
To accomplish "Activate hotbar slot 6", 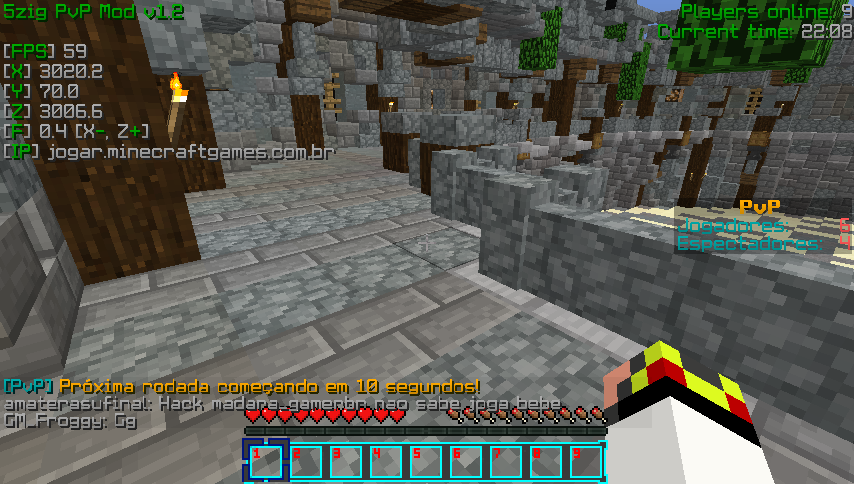I will 465,462.
